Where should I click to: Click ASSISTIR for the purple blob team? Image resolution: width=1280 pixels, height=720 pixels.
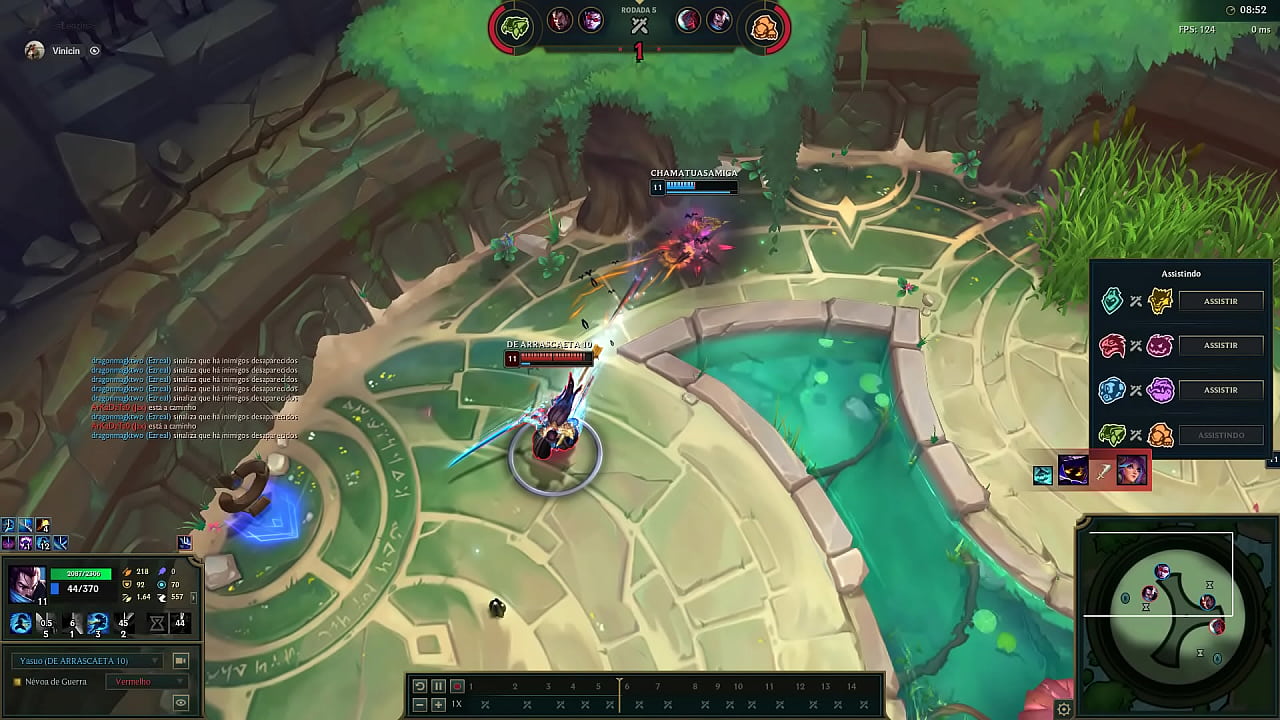pyautogui.click(x=1219, y=390)
